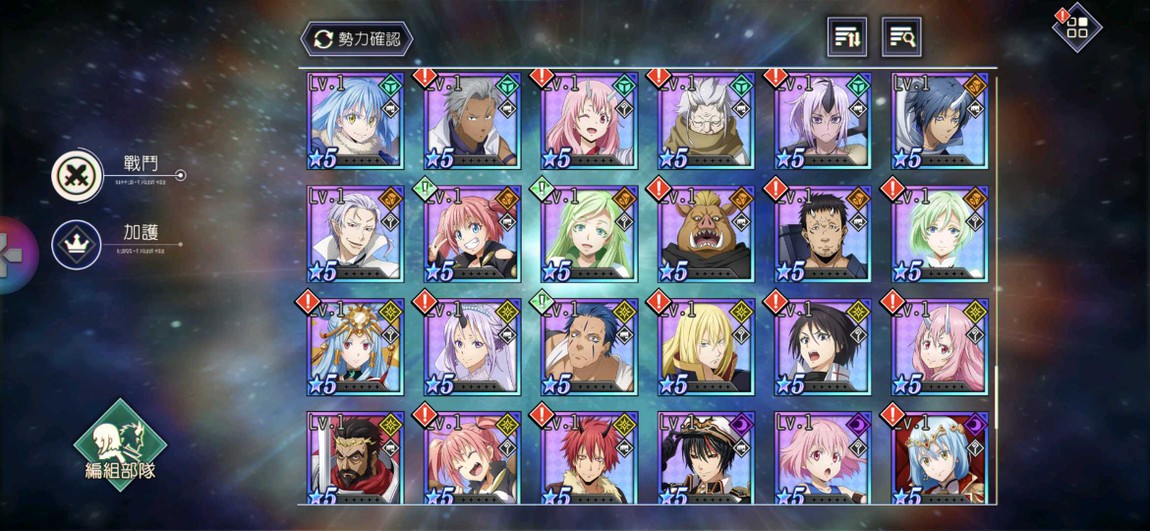Image resolution: width=1150 pixels, height=531 pixels.
Task: Open the top-right grid menu icon
Action: 1077,27
